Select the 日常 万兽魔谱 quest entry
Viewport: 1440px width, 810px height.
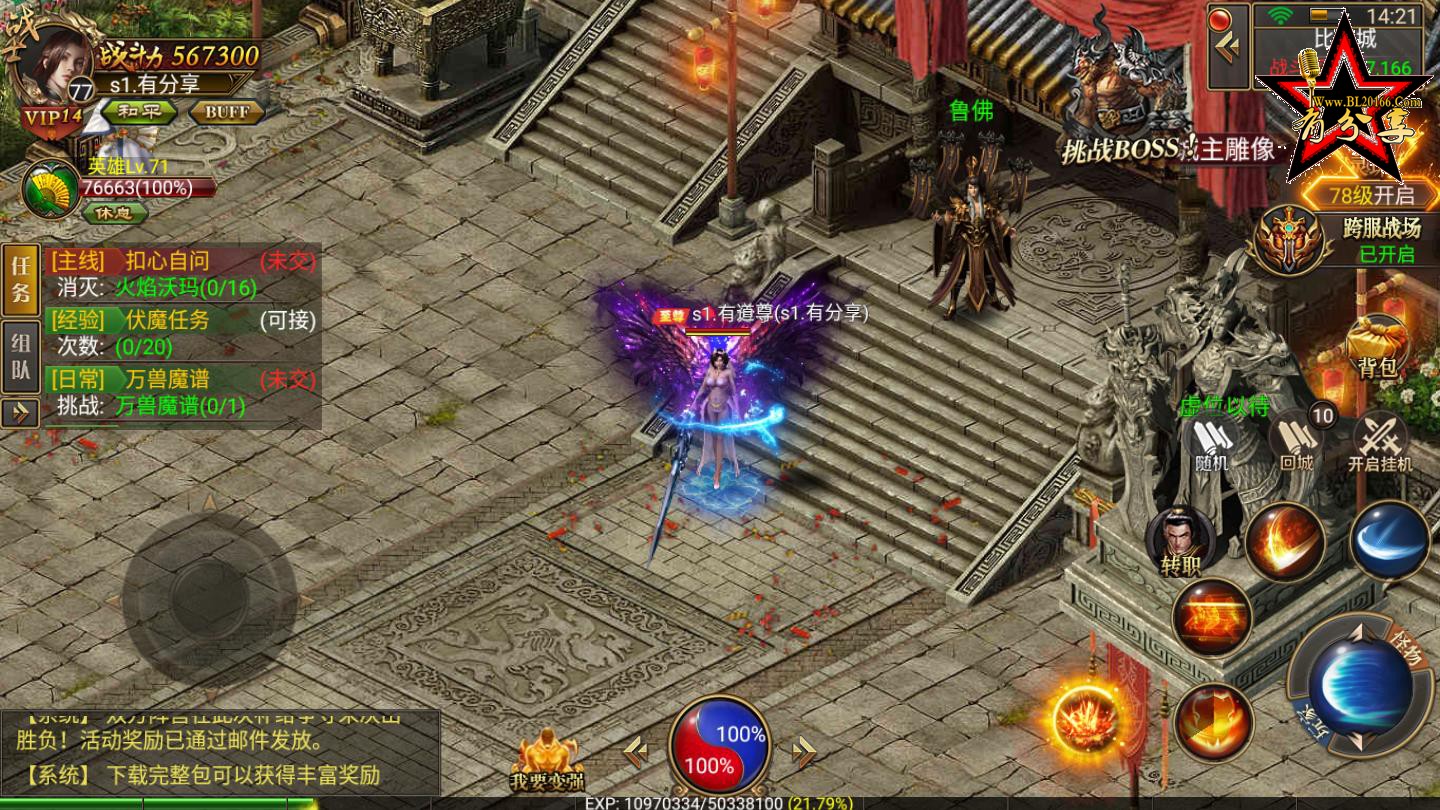(x=180, y=393)
